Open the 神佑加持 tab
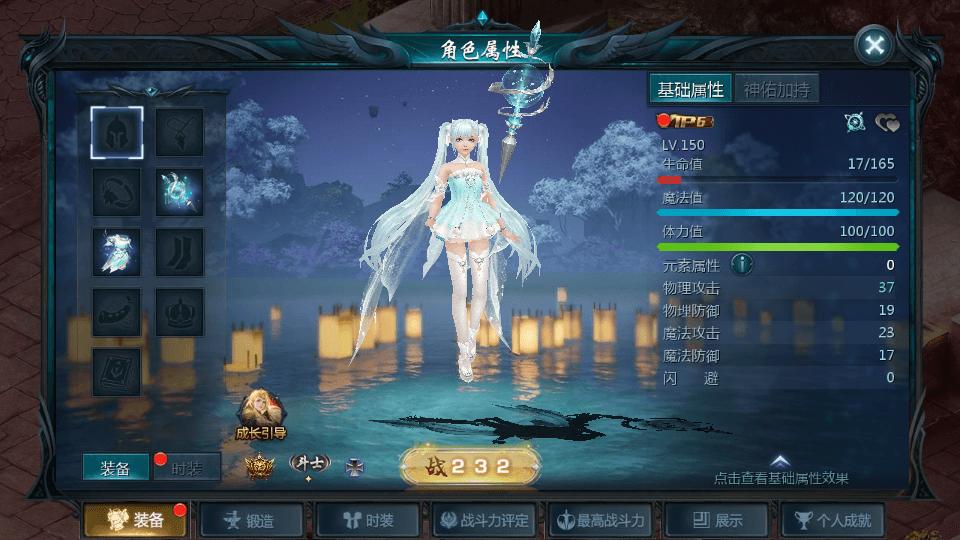The image size is (960, 540). (x=777, y=89)
